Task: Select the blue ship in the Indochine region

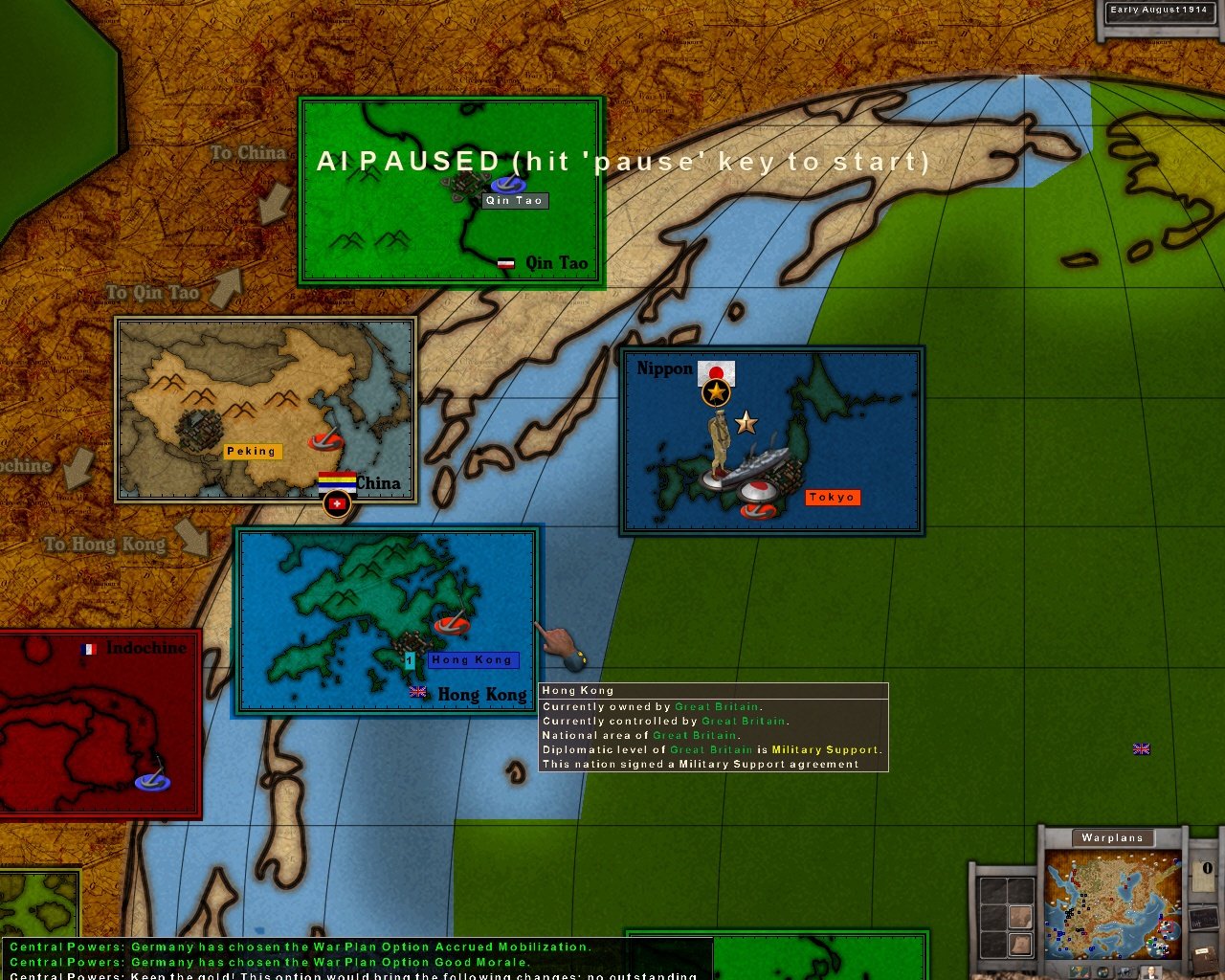Action: (x=153, y=782)
